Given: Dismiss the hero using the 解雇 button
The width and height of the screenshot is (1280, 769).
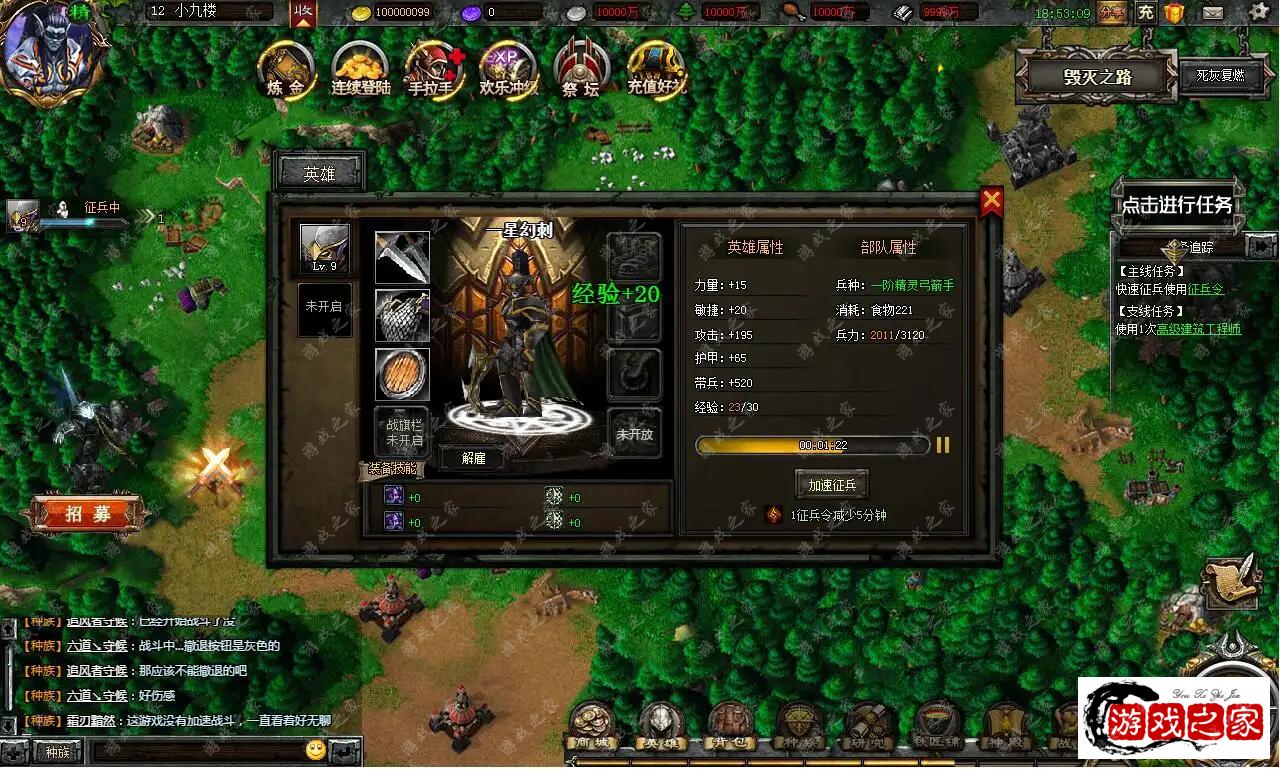Looking at the screenshot, I should pyautogui.click(x=473, y=459).
